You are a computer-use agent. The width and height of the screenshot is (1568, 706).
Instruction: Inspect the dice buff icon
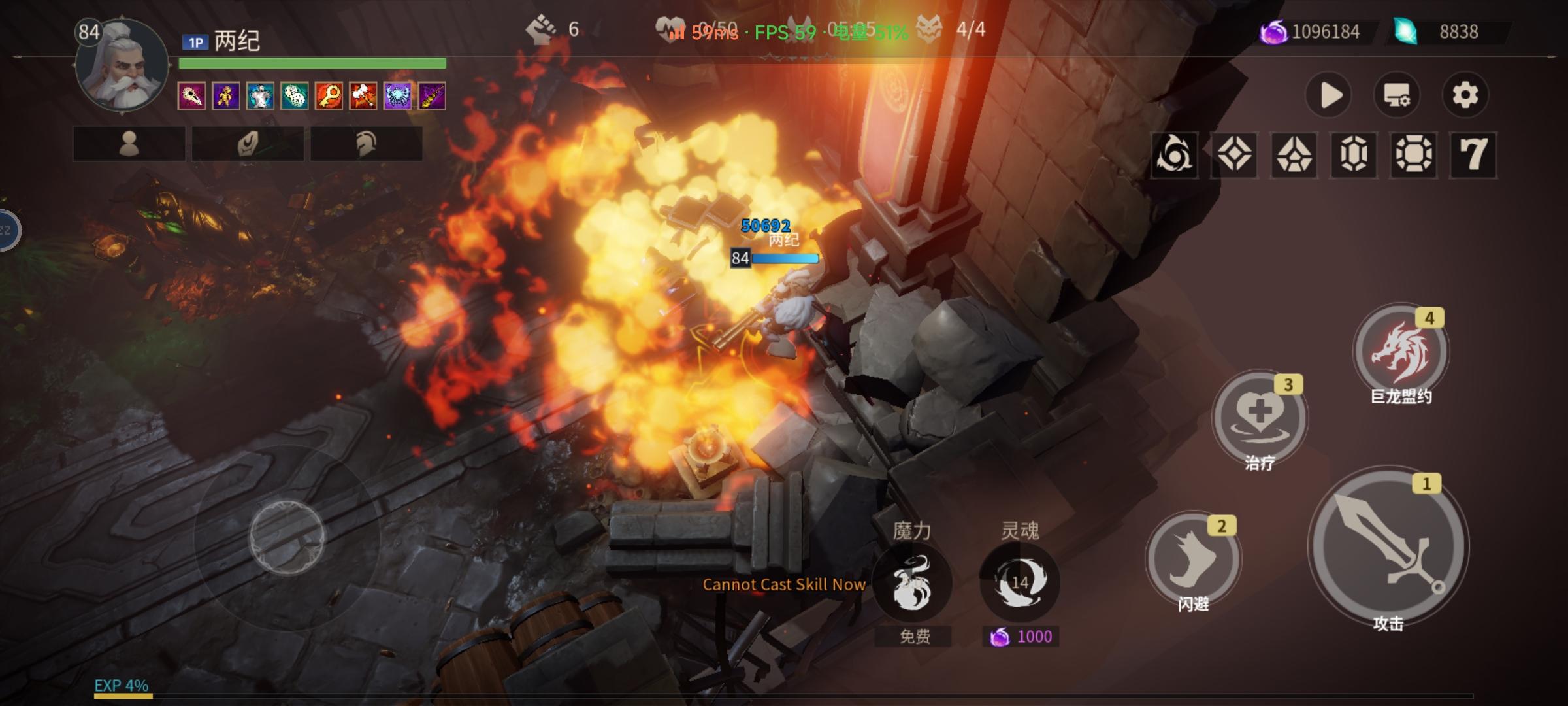(295, 96)
